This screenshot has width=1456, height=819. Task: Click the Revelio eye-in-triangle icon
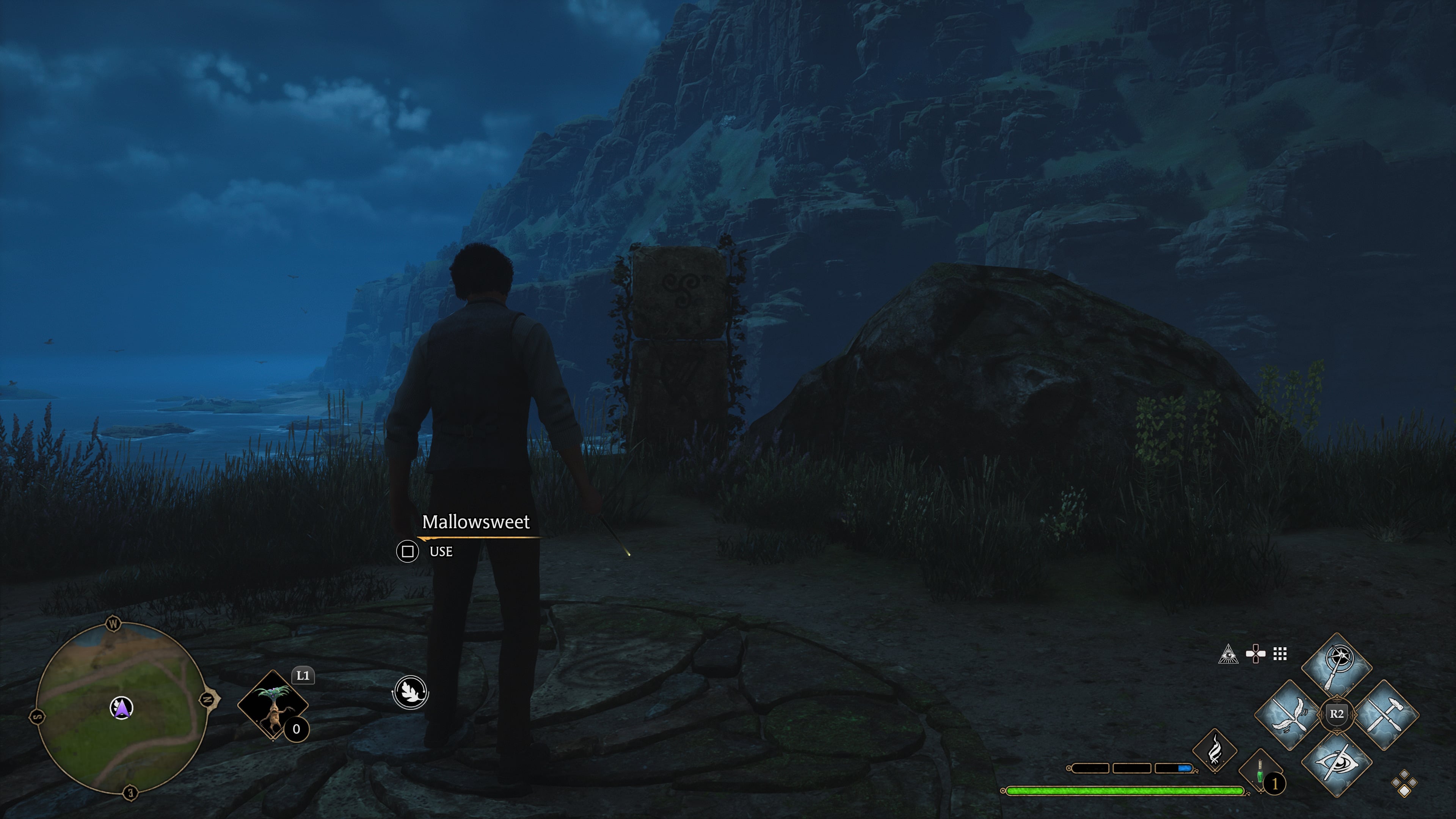point(1228,654)
